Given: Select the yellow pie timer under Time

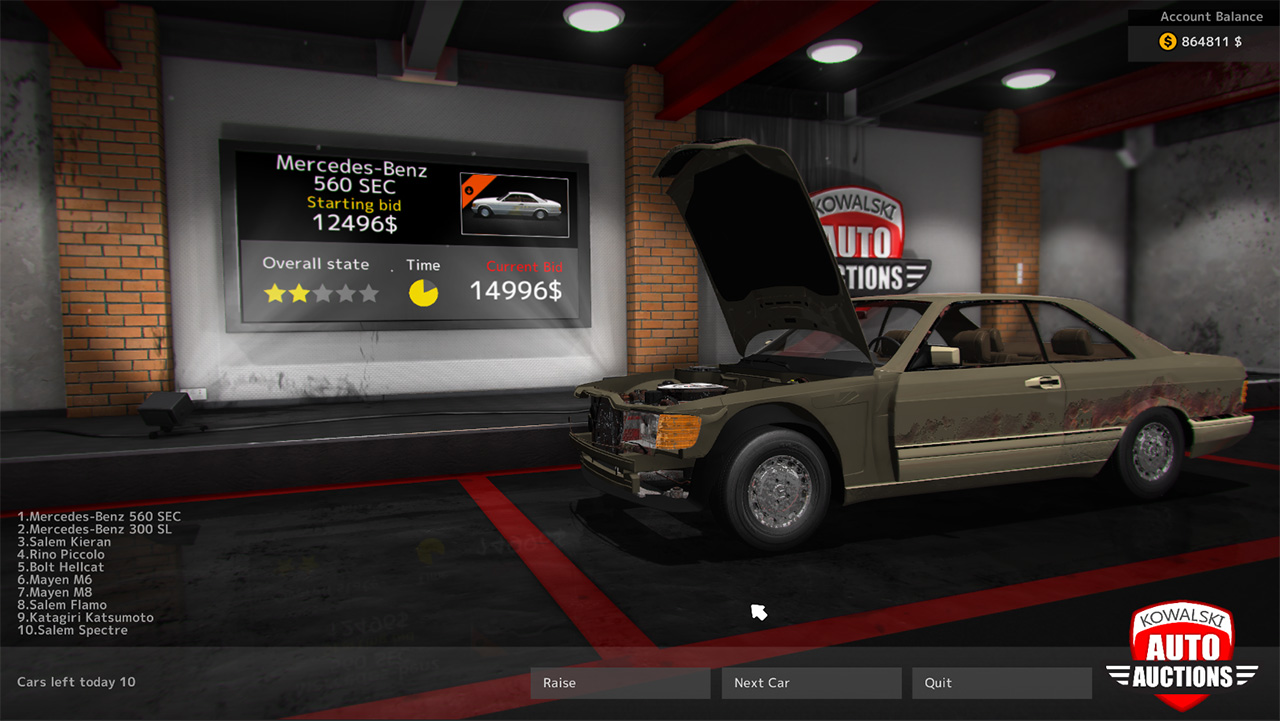Looking at the screenshot, I should [424, 291].
